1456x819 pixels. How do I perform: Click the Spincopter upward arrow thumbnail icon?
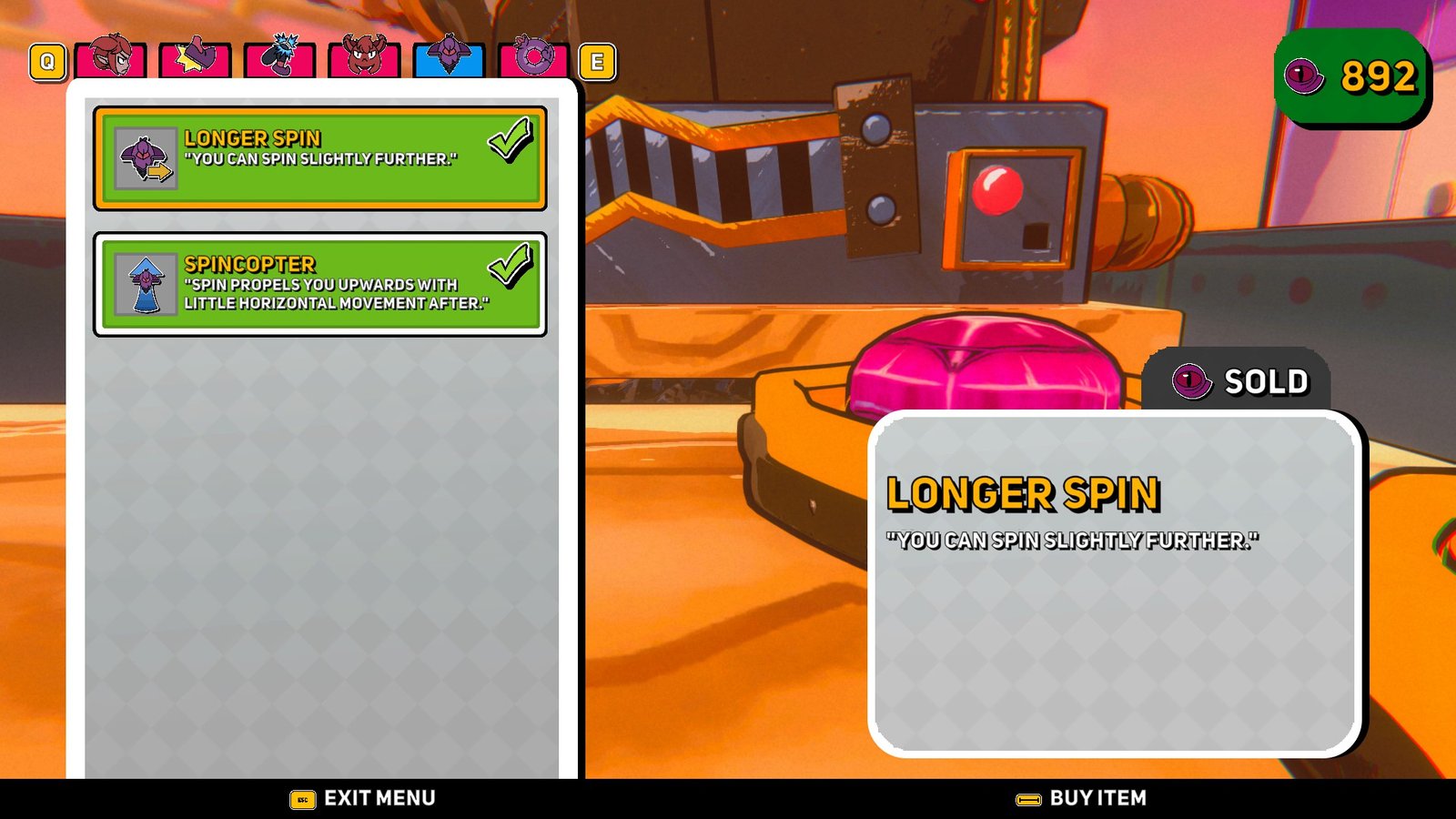pyautogui.click(x=144, y=283)
